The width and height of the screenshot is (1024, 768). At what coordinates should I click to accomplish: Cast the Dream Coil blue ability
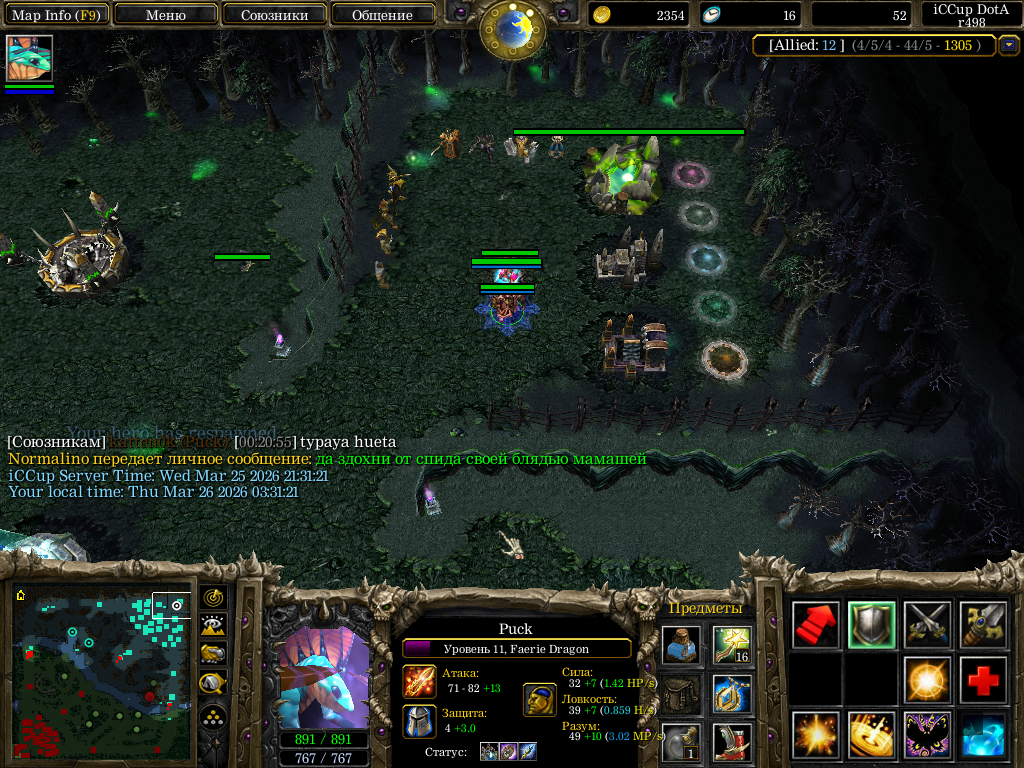(983, 735)
